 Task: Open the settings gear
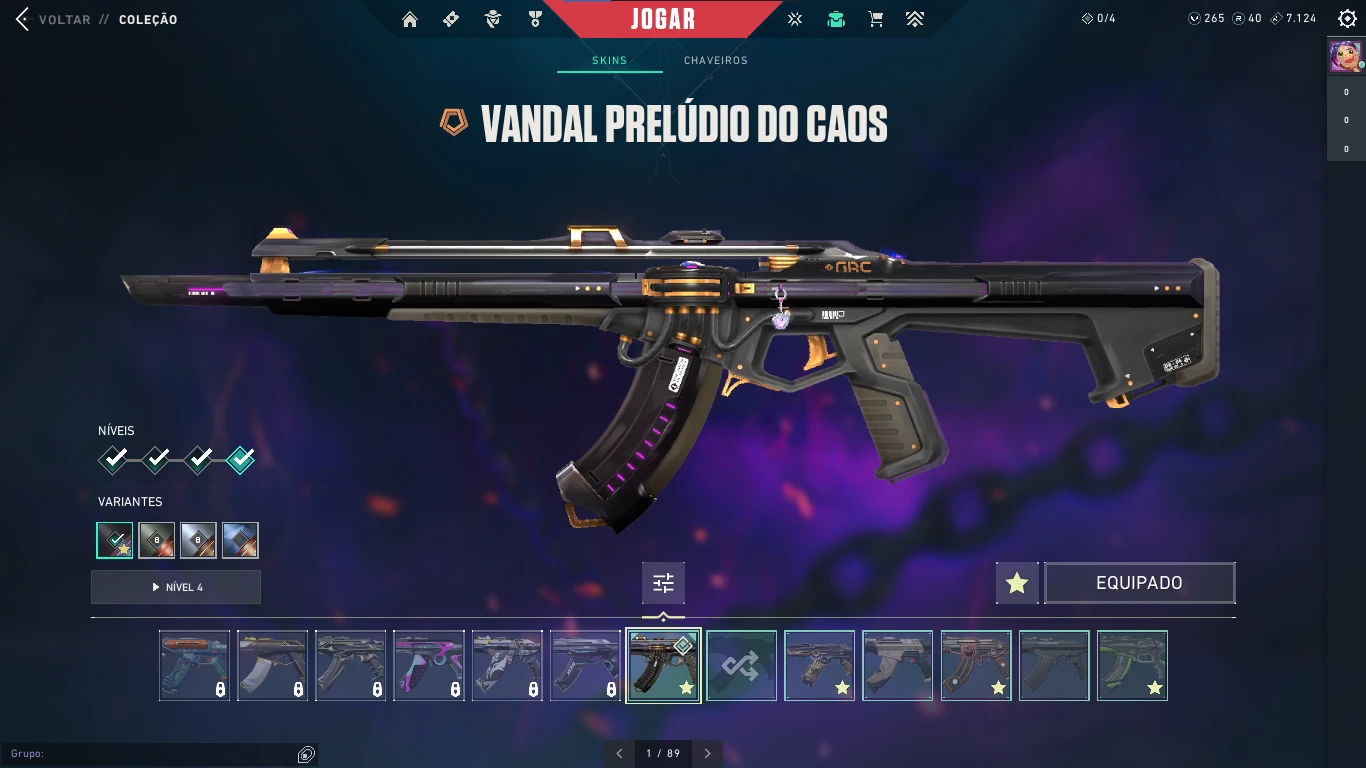point(1347,19)
